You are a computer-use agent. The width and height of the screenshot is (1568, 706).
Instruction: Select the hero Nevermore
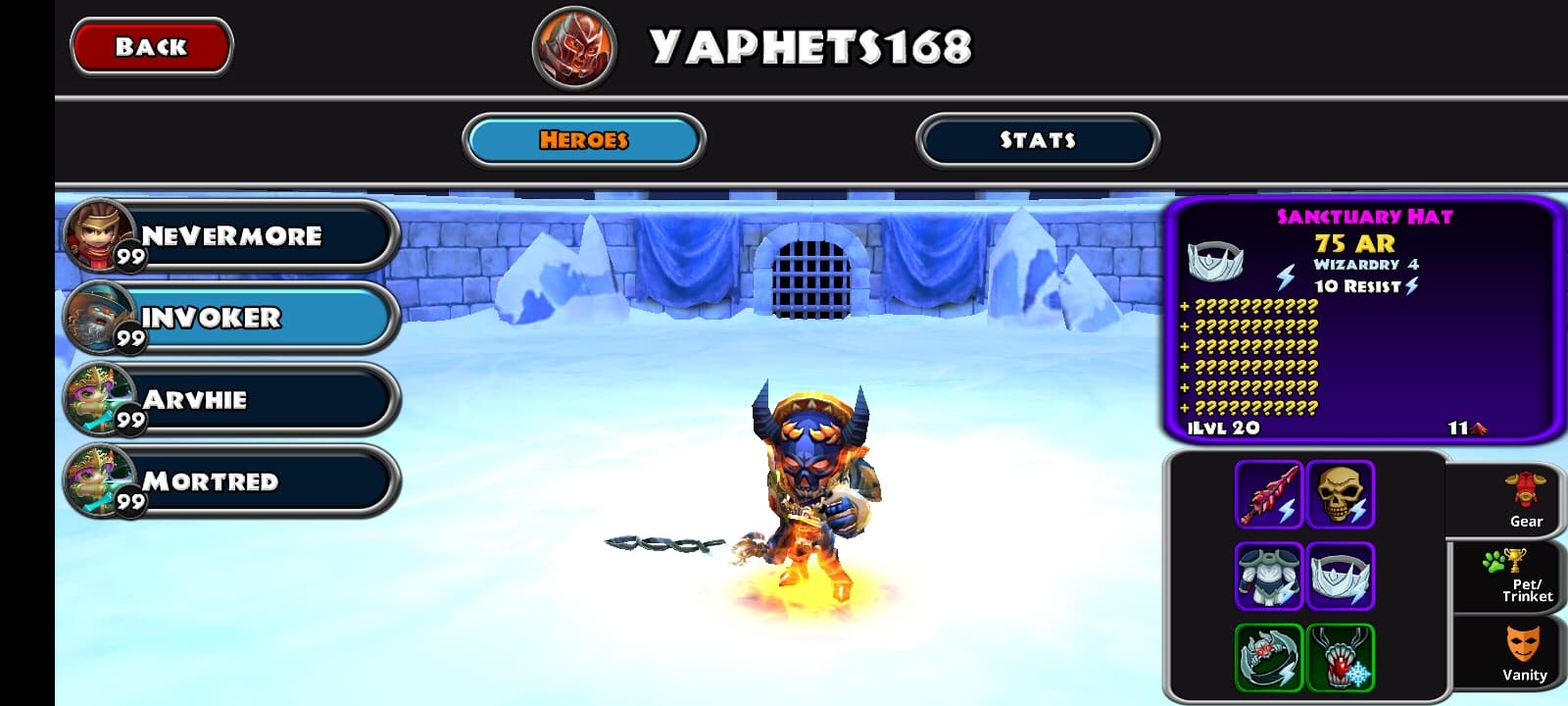[231, 236]
